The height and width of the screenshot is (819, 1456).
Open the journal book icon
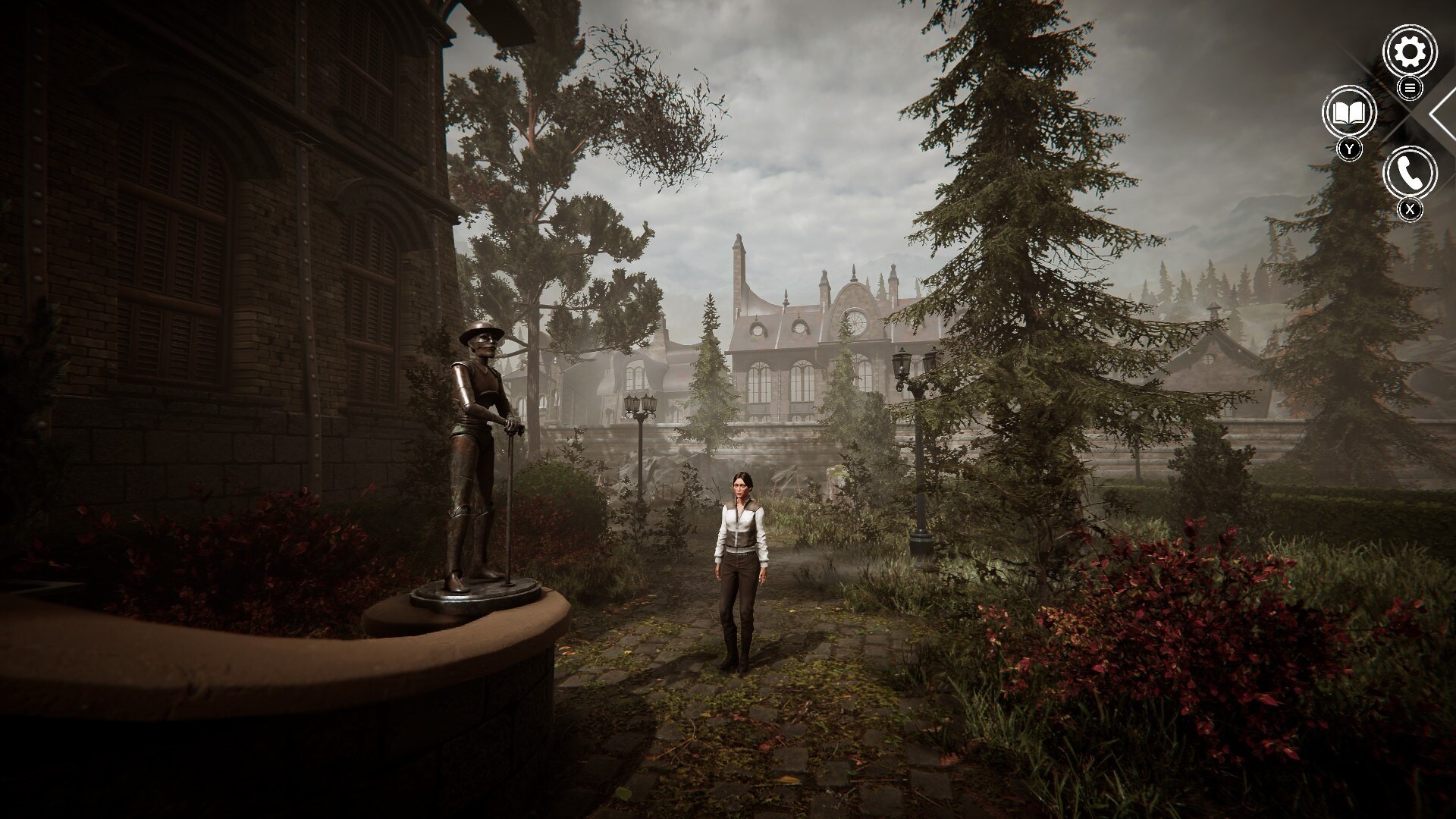(x=1349, y=113)
